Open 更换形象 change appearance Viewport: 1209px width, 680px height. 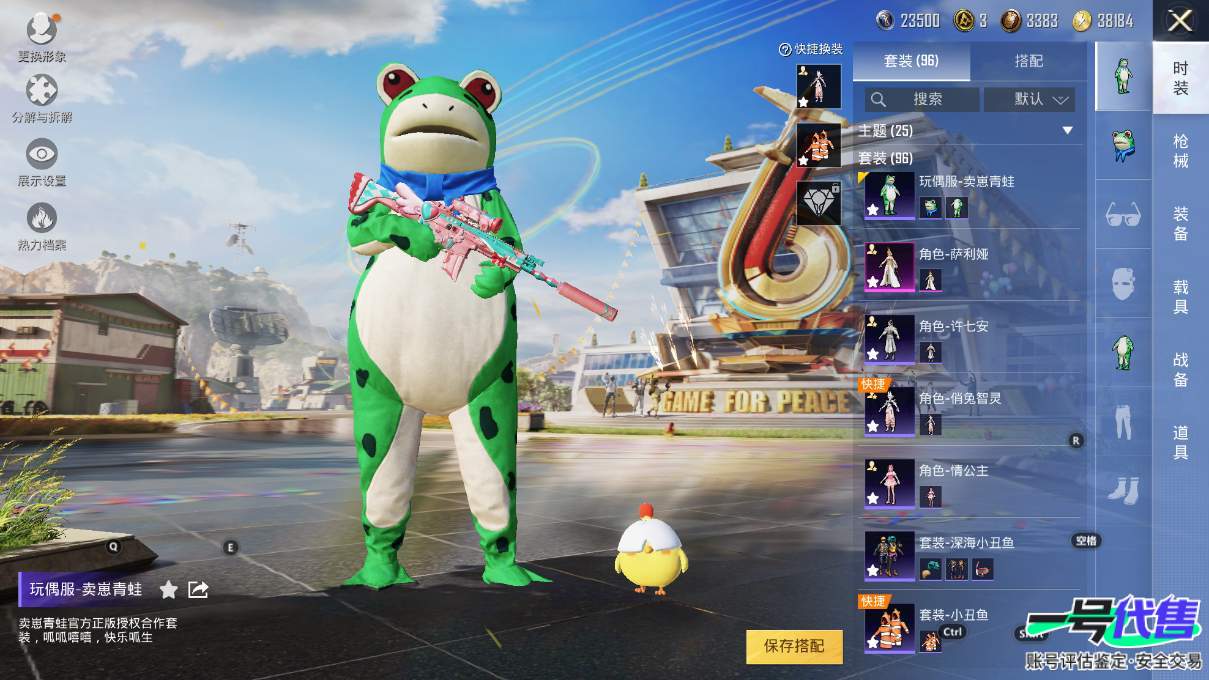[x=41, y=36]
